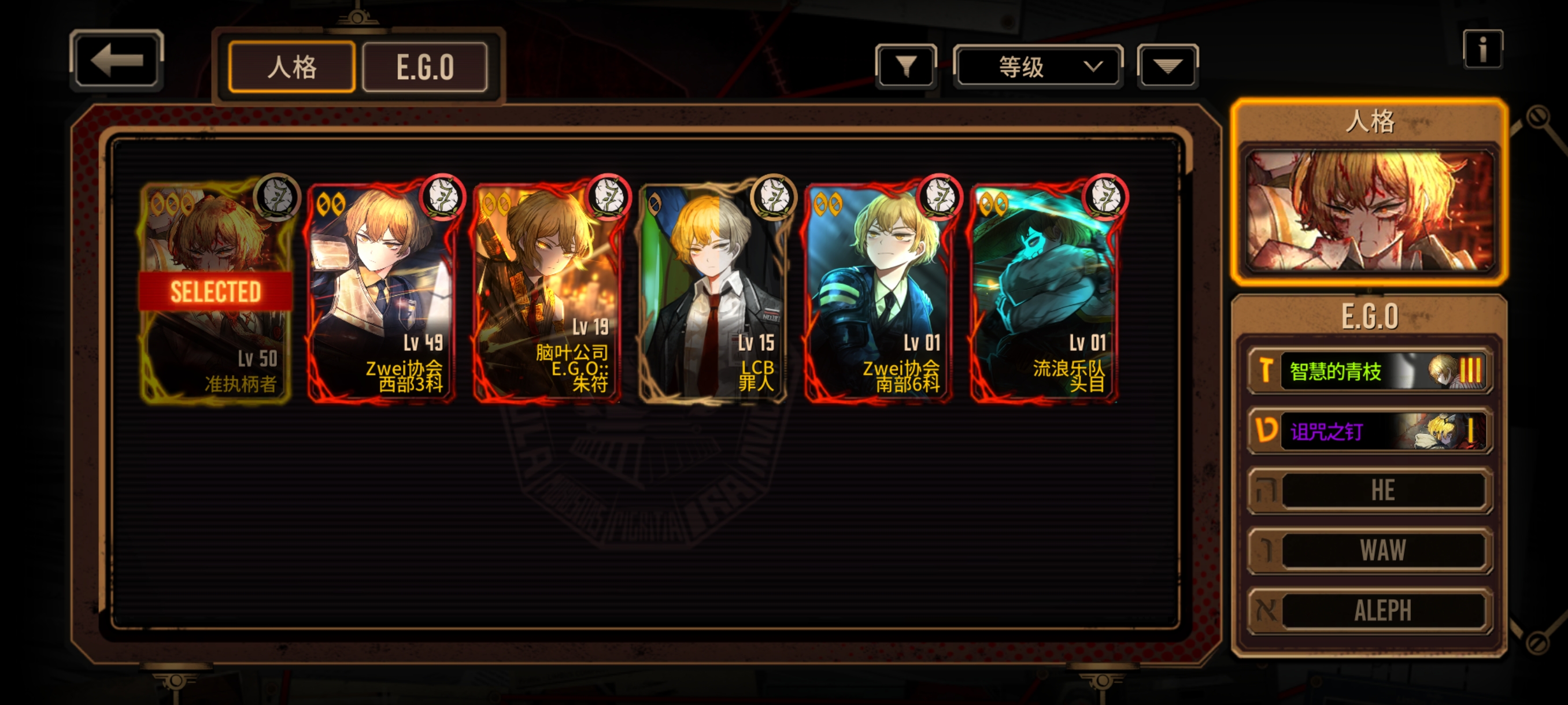Select the empty HE E.G.O slot

(x=1370, y=490)
